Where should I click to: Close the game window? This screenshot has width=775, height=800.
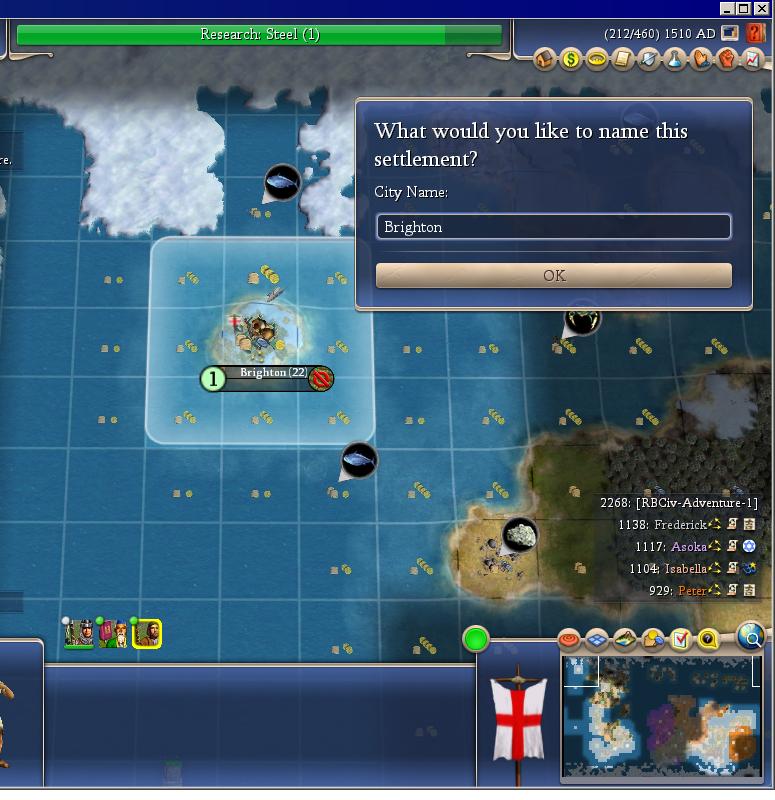pyautogui.click(x=764, y=9)
